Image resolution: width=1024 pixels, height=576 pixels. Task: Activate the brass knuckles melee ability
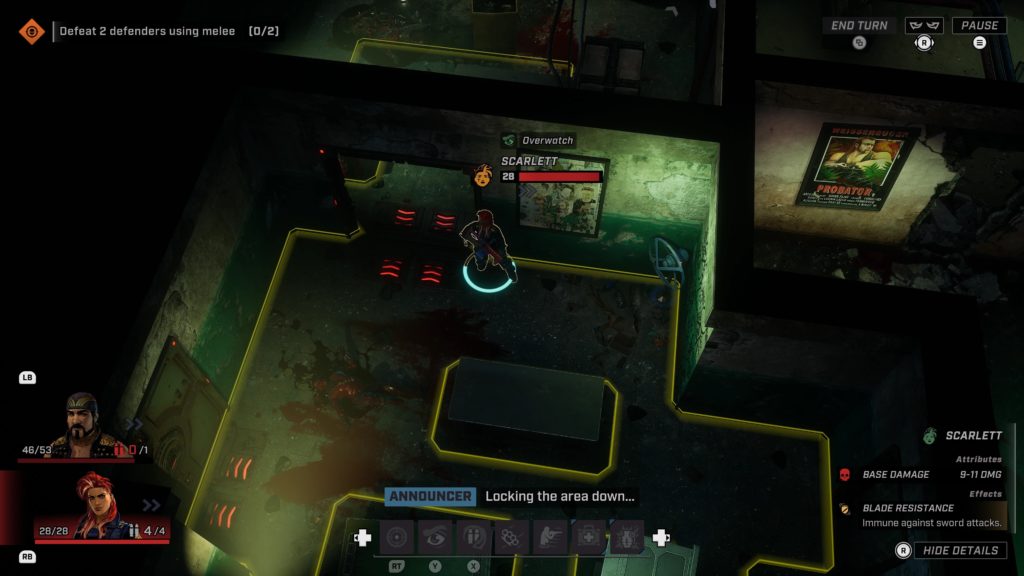pyautogui.click(x=511, y=538)
